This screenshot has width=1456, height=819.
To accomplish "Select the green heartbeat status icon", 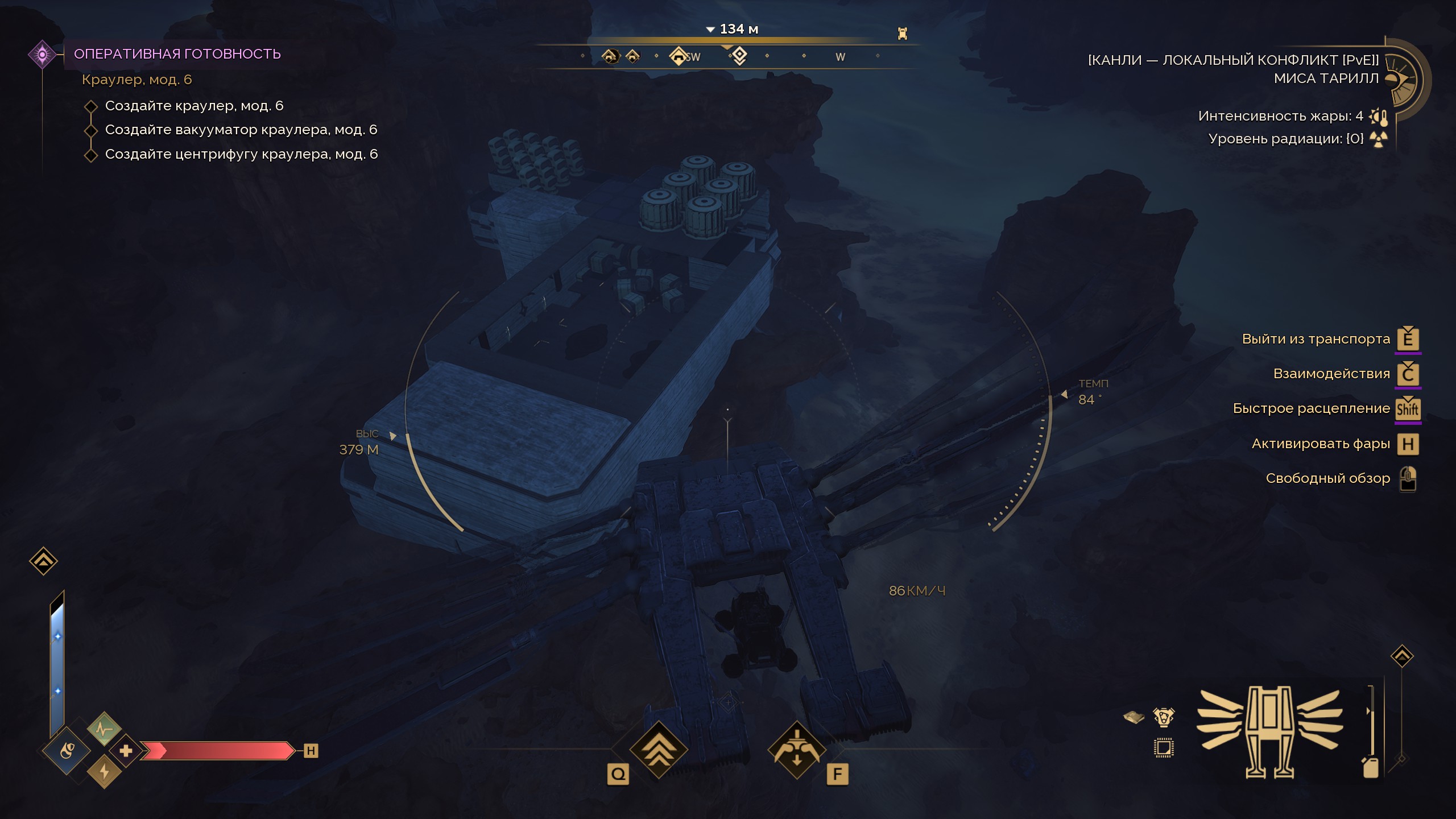I will (x=104, y=729).
